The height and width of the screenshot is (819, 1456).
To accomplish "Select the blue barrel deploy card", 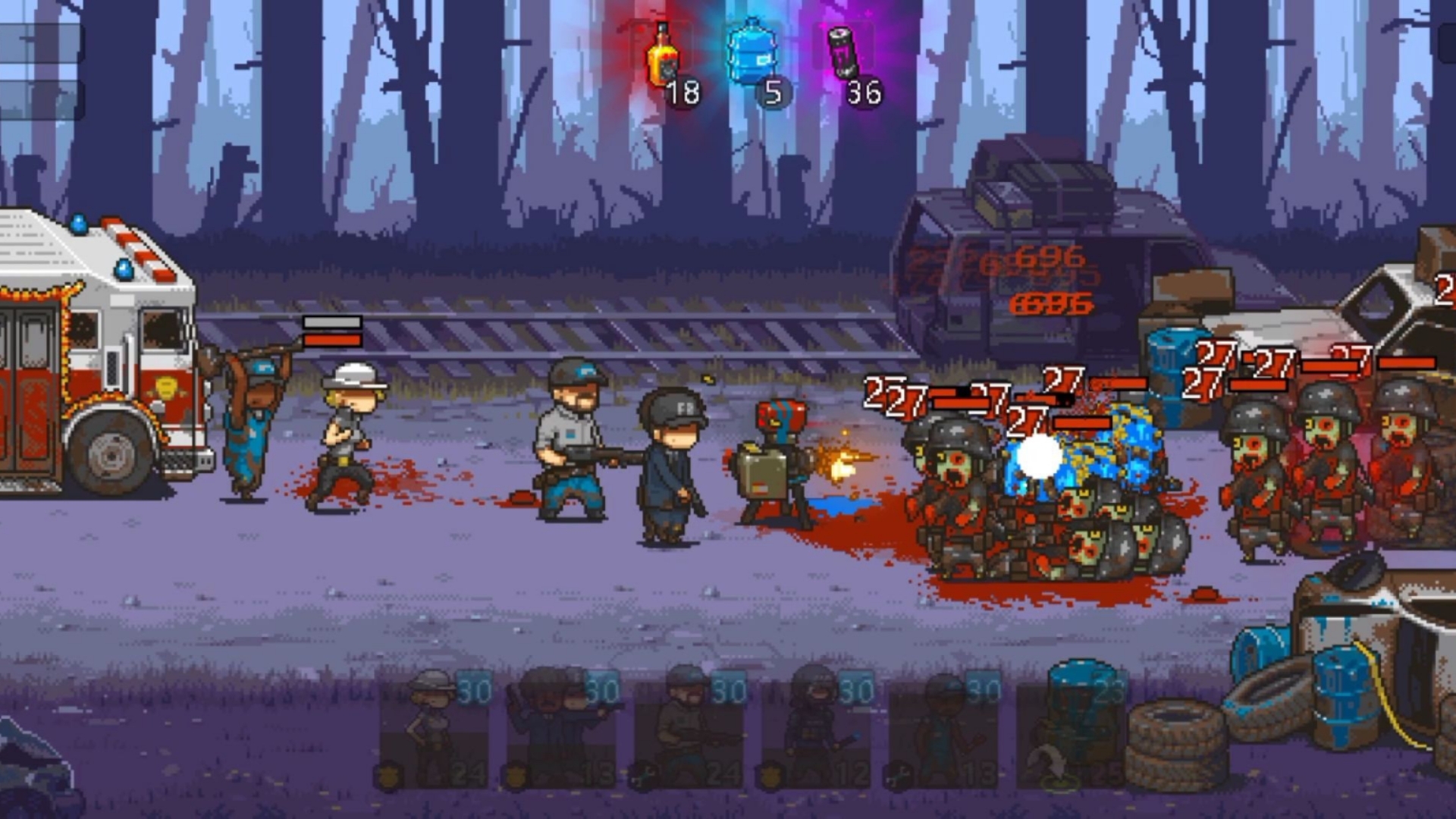I will click(1072, 730).
